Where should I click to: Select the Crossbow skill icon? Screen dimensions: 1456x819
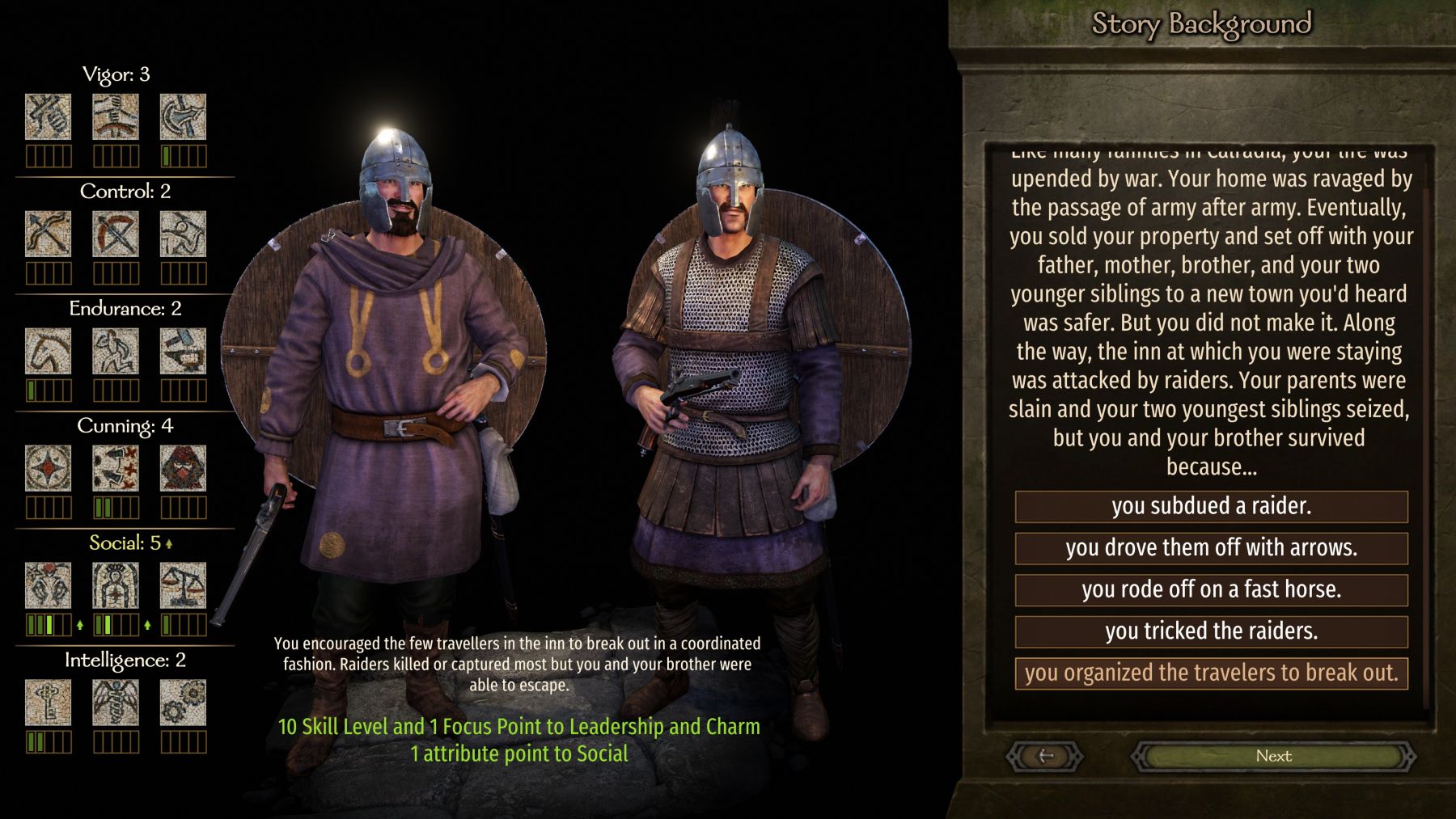click(116, 234)
